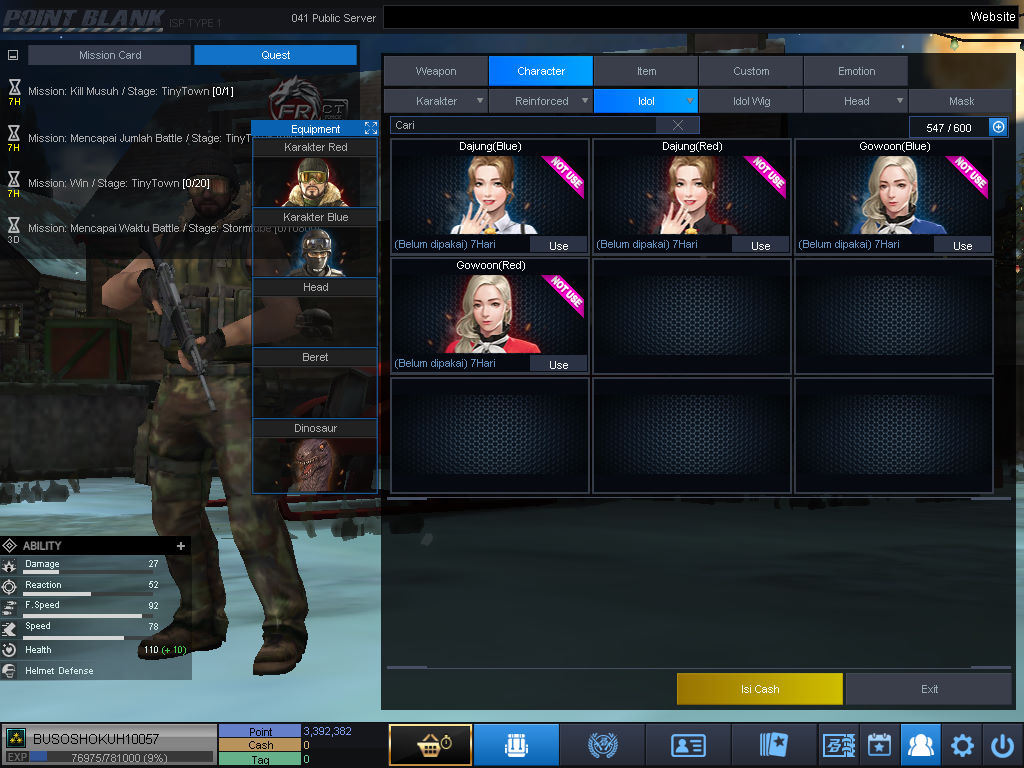This screenshot has width=1024, height=768.
Task: Open the Head category dropdown
Action: [856, 101]
